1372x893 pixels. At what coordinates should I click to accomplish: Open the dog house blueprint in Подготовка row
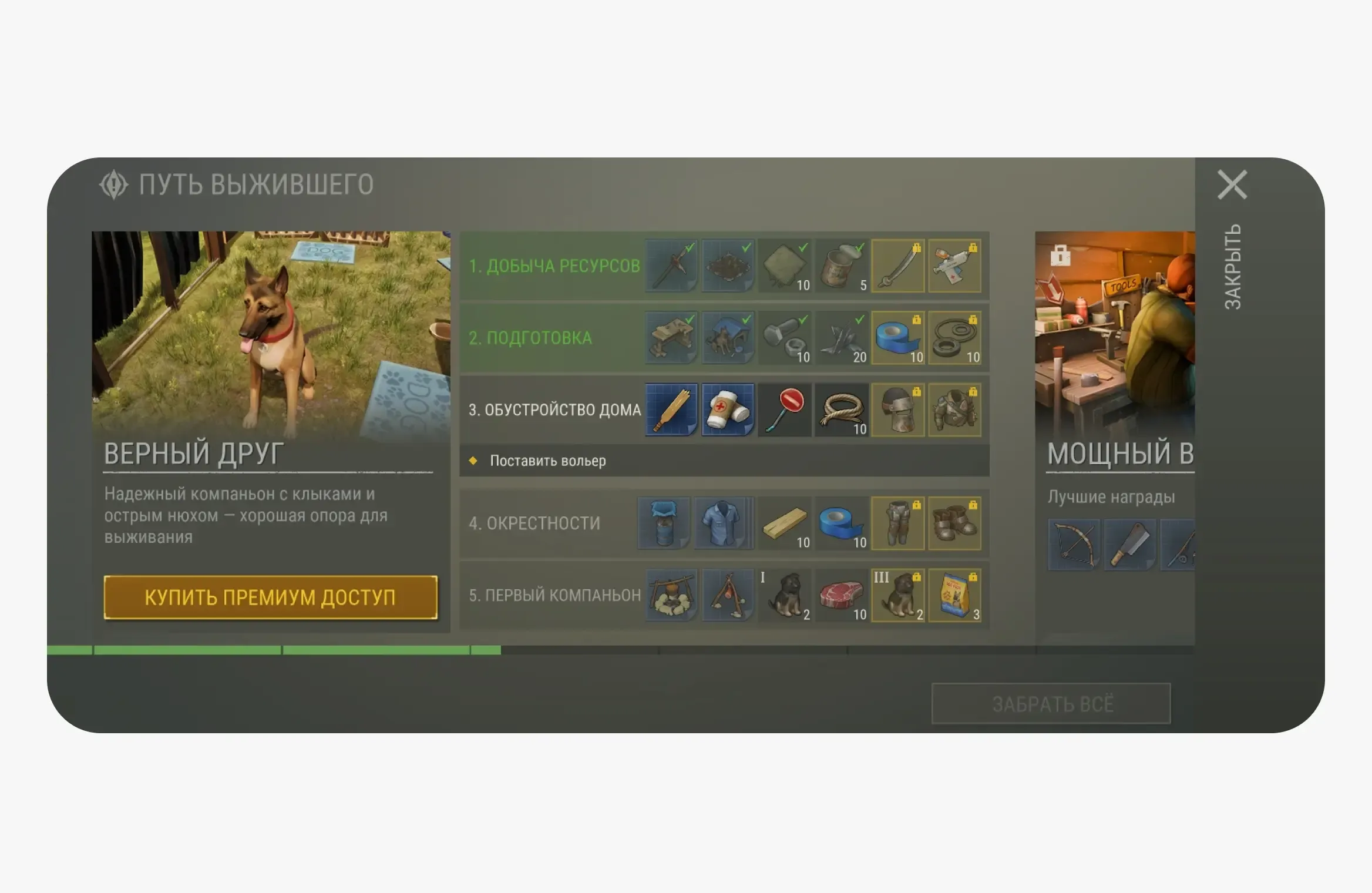(727, 338)
